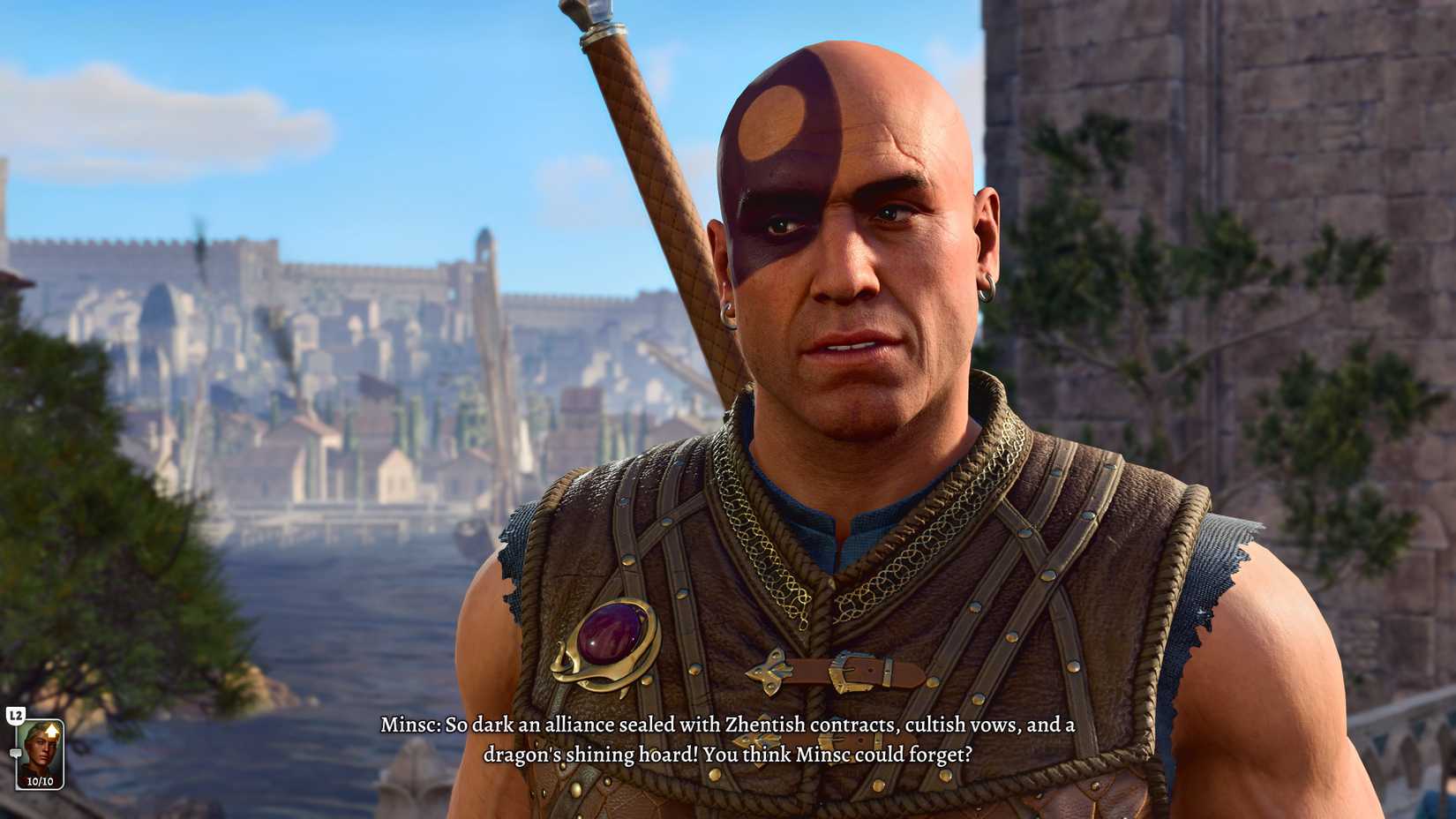Click Minsc's purple gem brooch
This screenshot has height=819, width=1456.
click(x=612, y=633)
